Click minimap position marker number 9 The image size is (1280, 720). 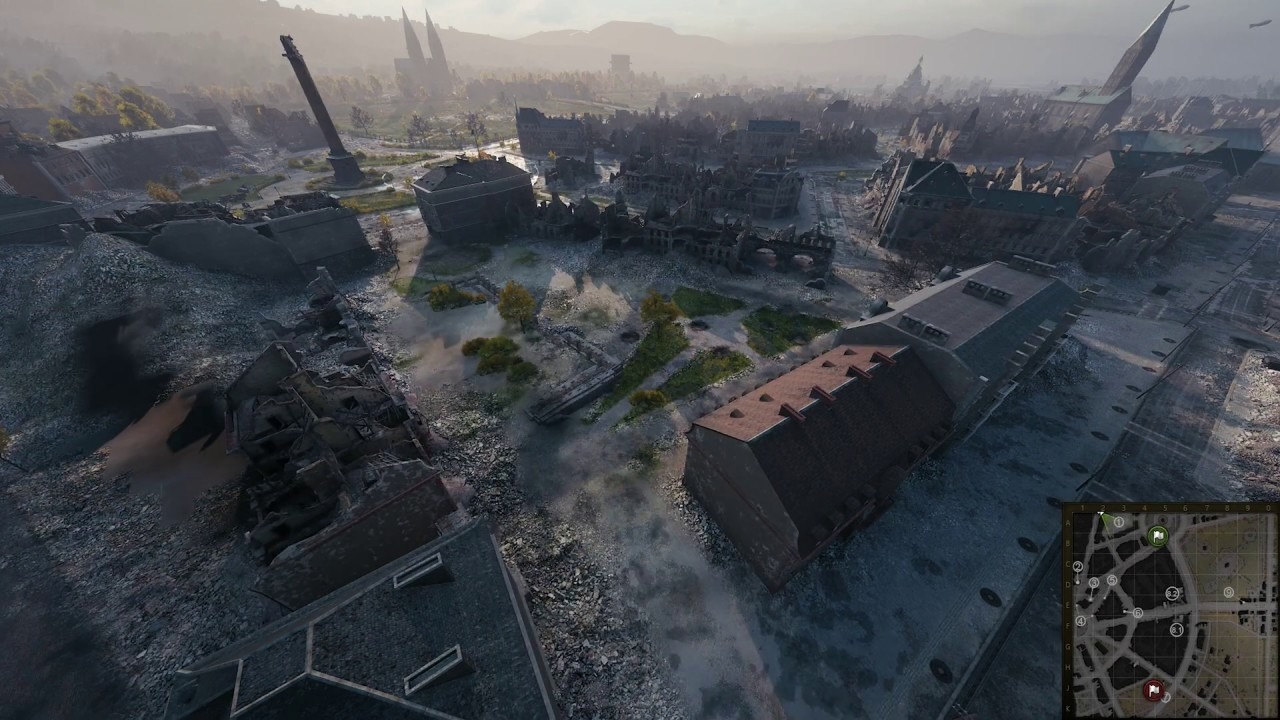tap(1229, 592)
